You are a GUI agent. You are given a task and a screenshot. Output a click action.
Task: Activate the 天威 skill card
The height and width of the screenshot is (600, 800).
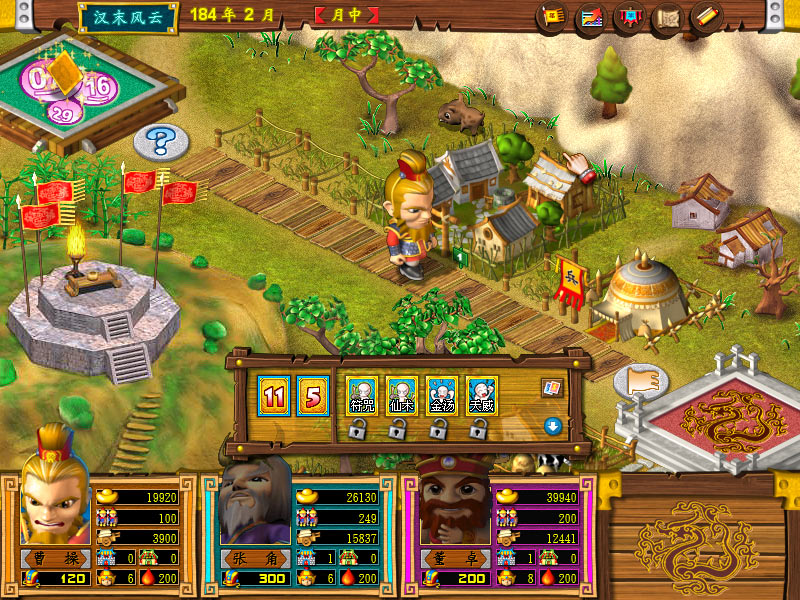[481, 394]
